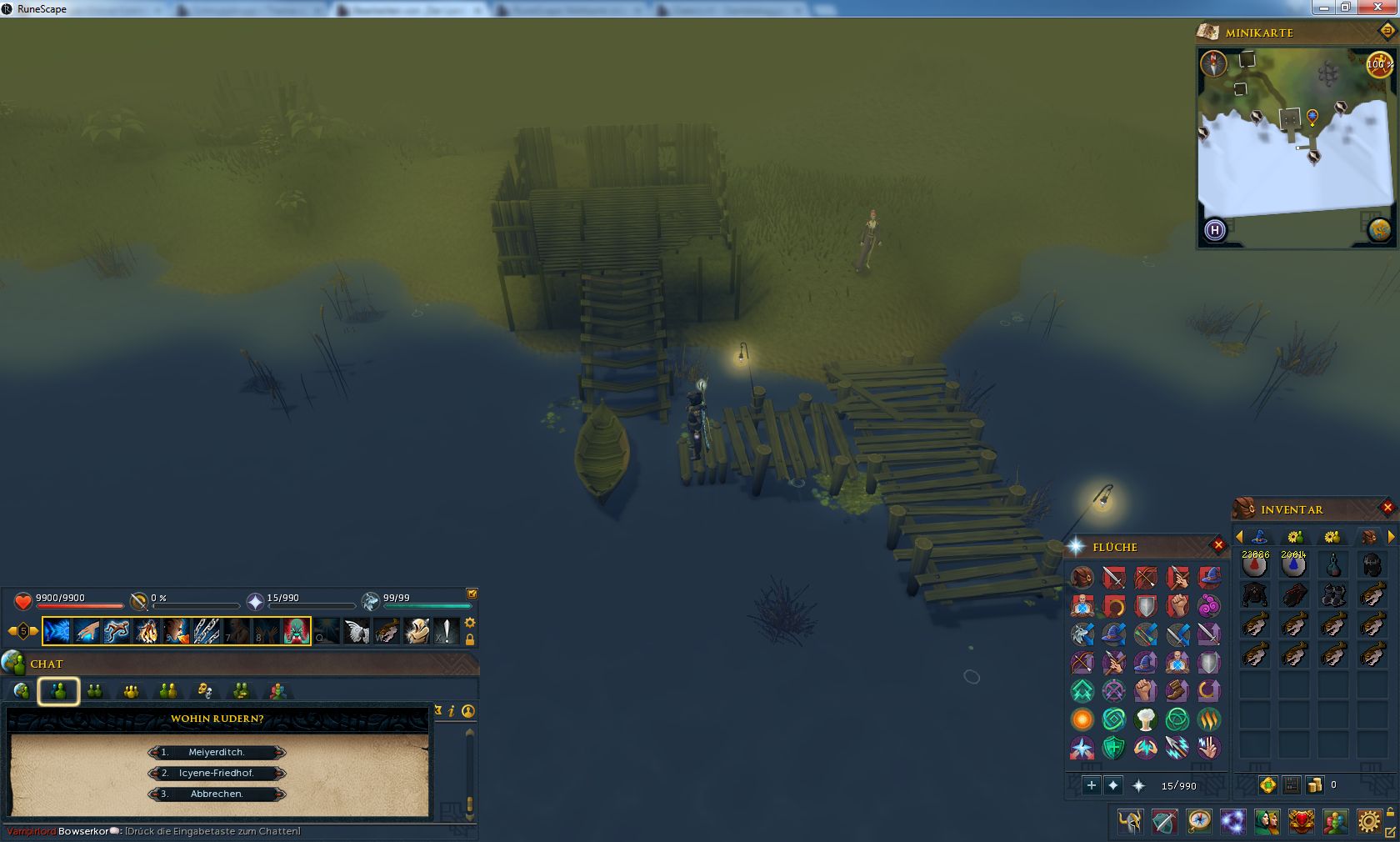This screenshot has width=1400, height=842.
Task: Choose Meiyerditch as rowing destination
Action: 217,752
